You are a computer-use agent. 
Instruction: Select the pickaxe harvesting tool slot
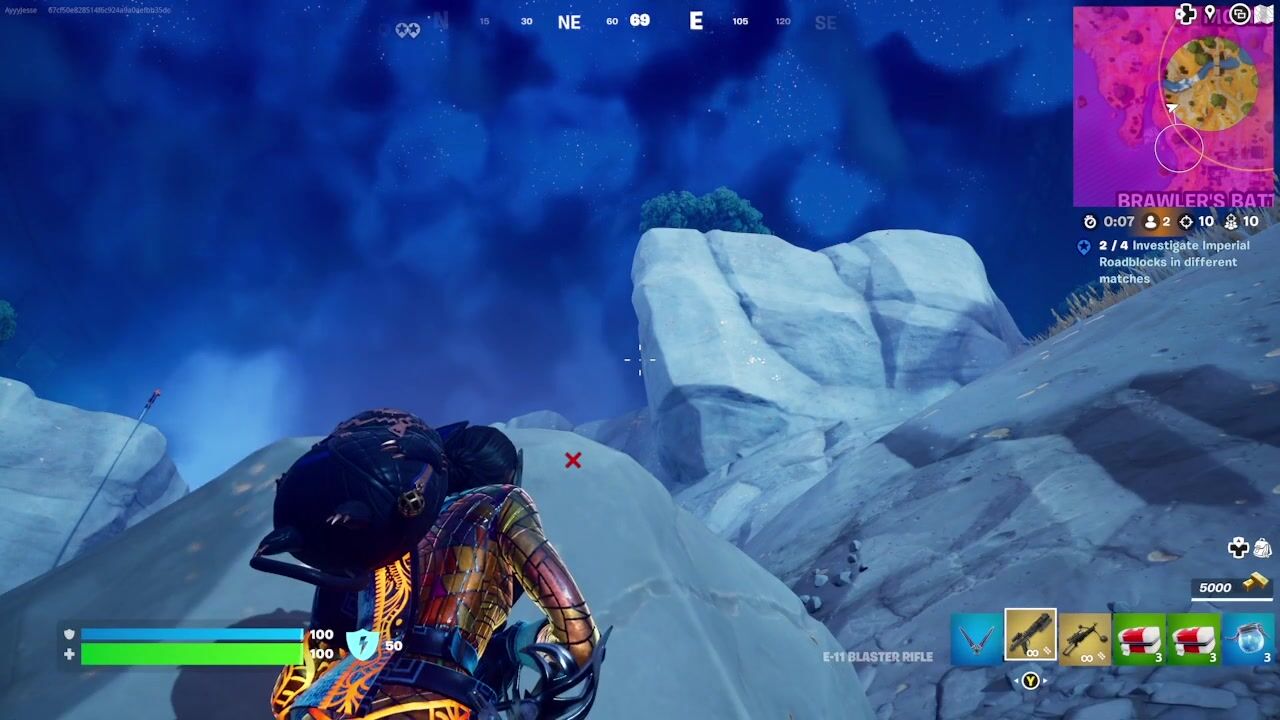(976, 638)
